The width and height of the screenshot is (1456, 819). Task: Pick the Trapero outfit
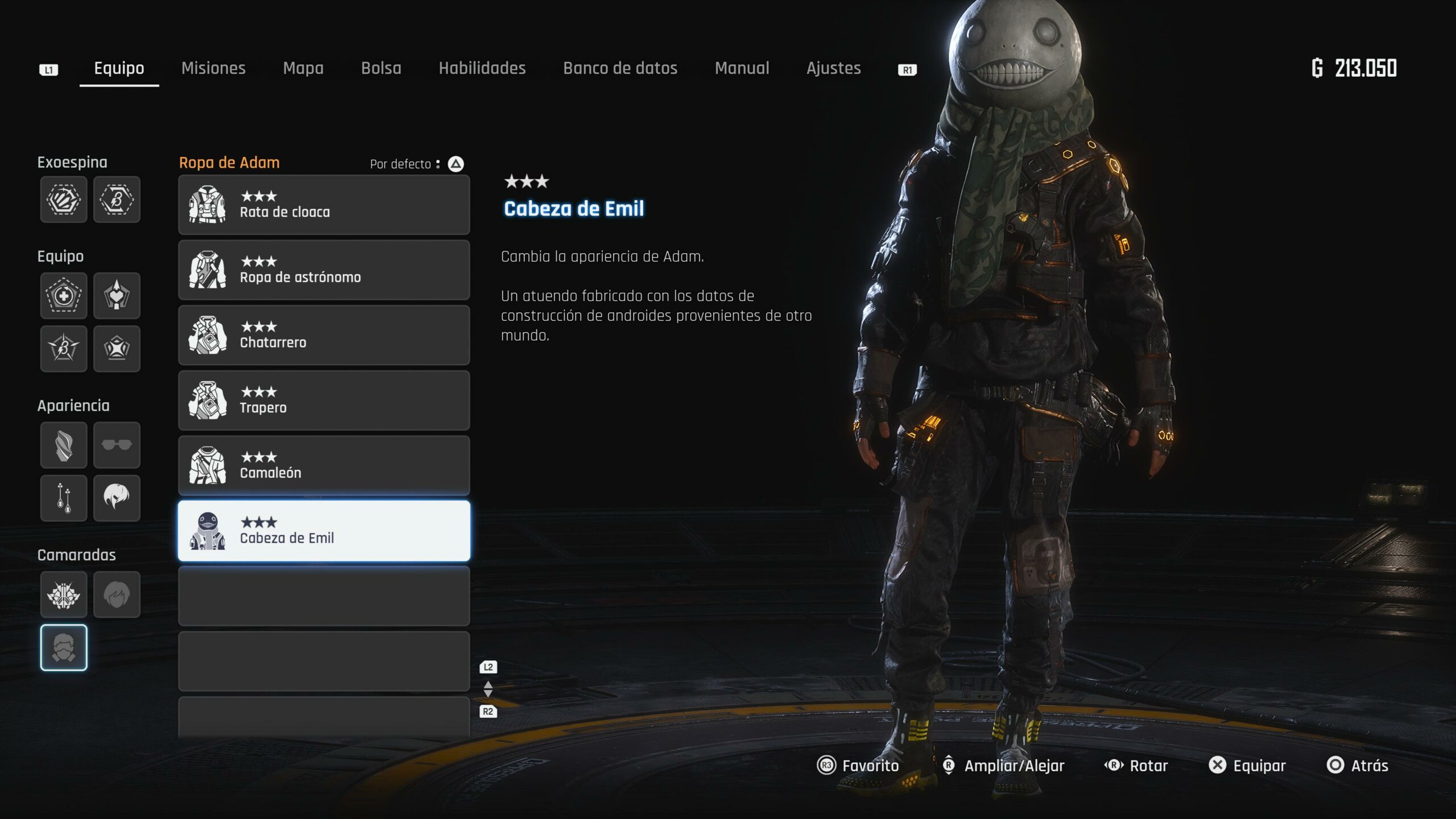tap(324, 400)
